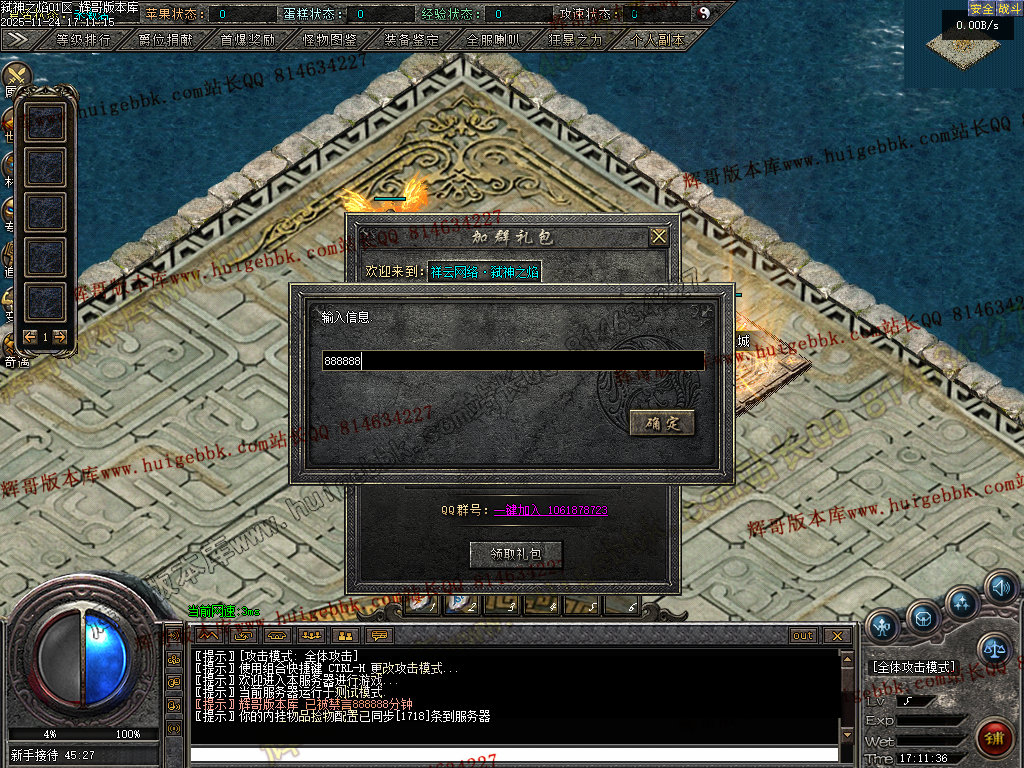Image resolution: width=1024 pixels, height=768 pixels.
Task: Toggle sound with the speaker icon
Action: click(x=1000, y=589)
